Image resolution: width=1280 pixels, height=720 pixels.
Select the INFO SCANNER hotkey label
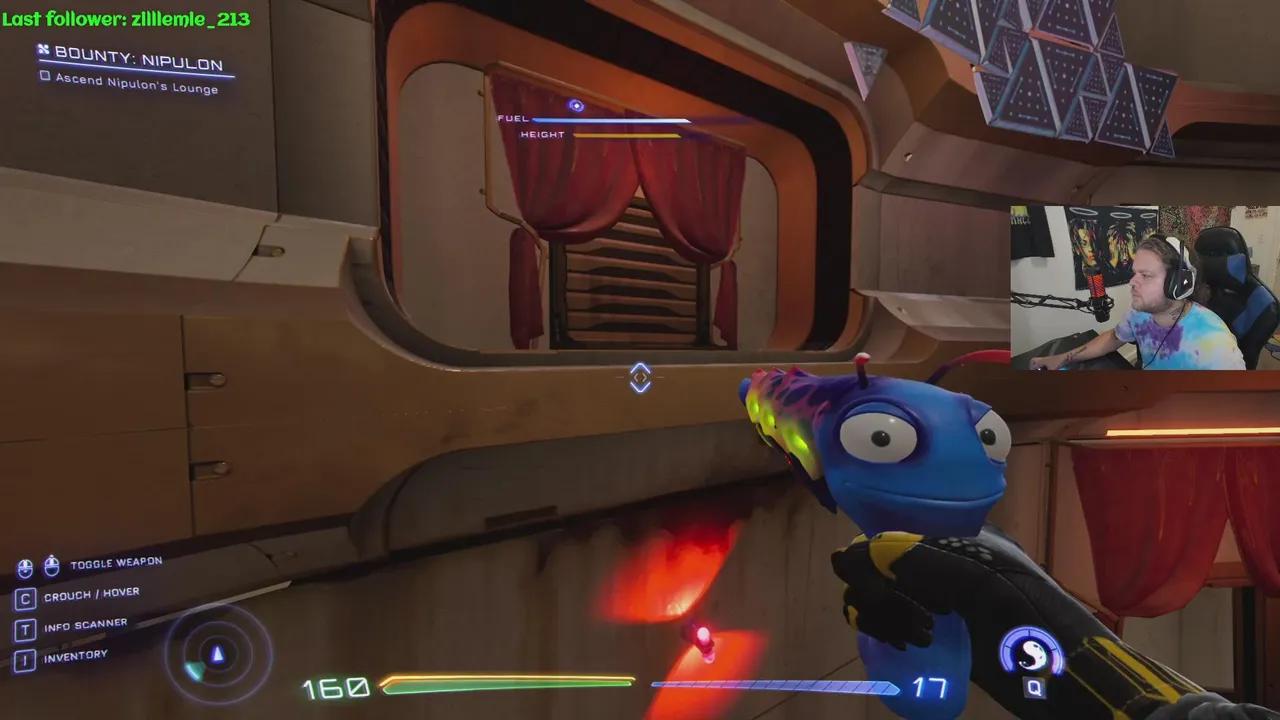pyautogui.click(x=85, y=622)
